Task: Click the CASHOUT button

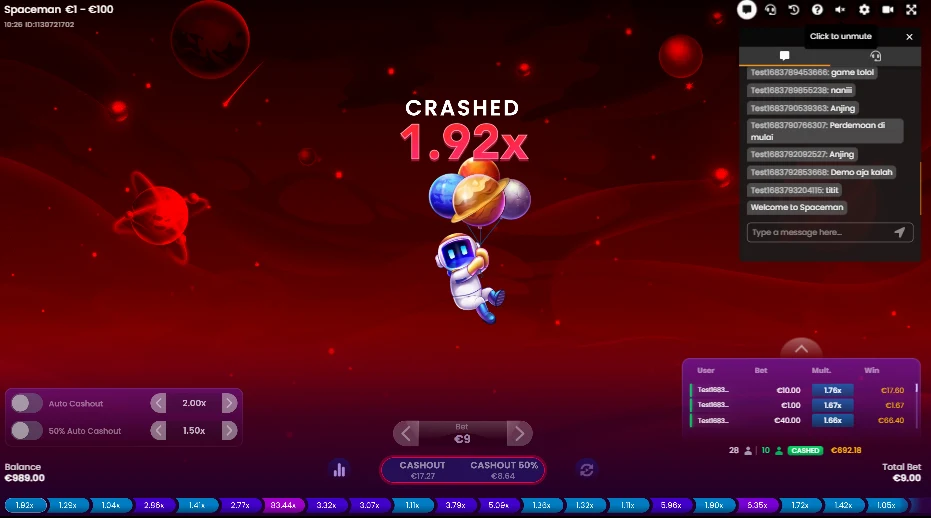Action: 422,470
